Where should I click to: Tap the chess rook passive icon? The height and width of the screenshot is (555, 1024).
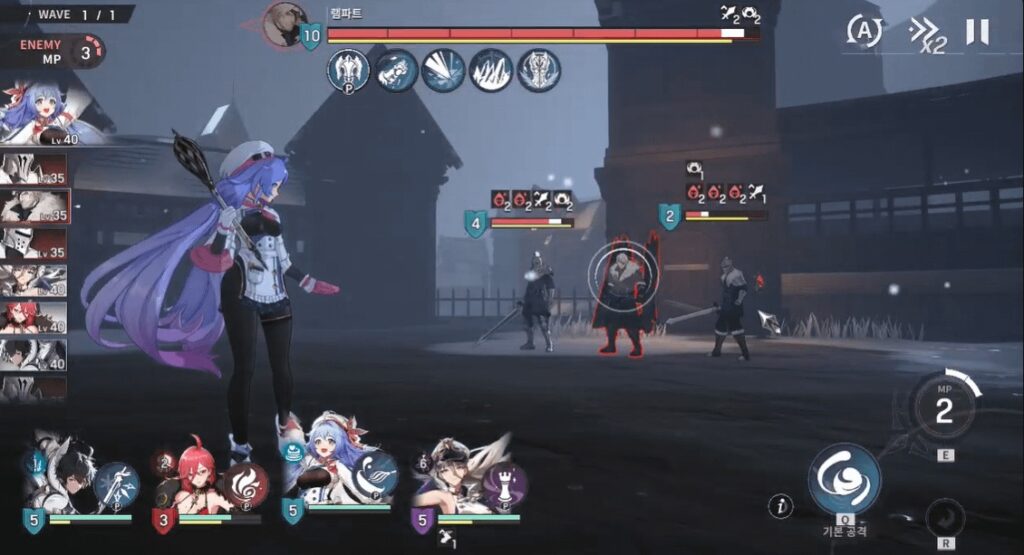(505, 484)
